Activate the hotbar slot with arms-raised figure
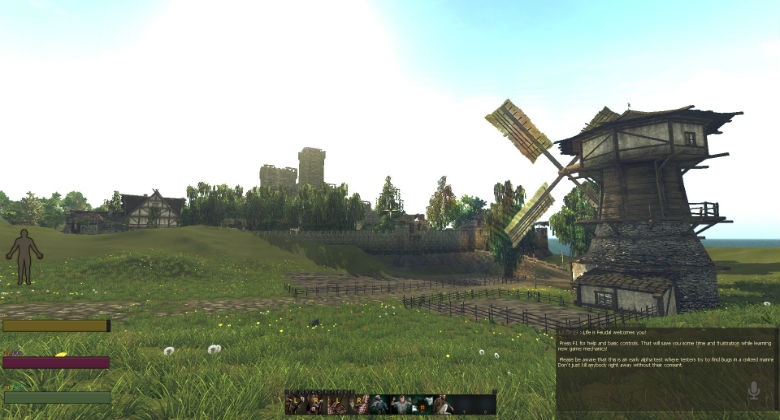This screenshot has height=420, width=780. (x=401, y=404)
